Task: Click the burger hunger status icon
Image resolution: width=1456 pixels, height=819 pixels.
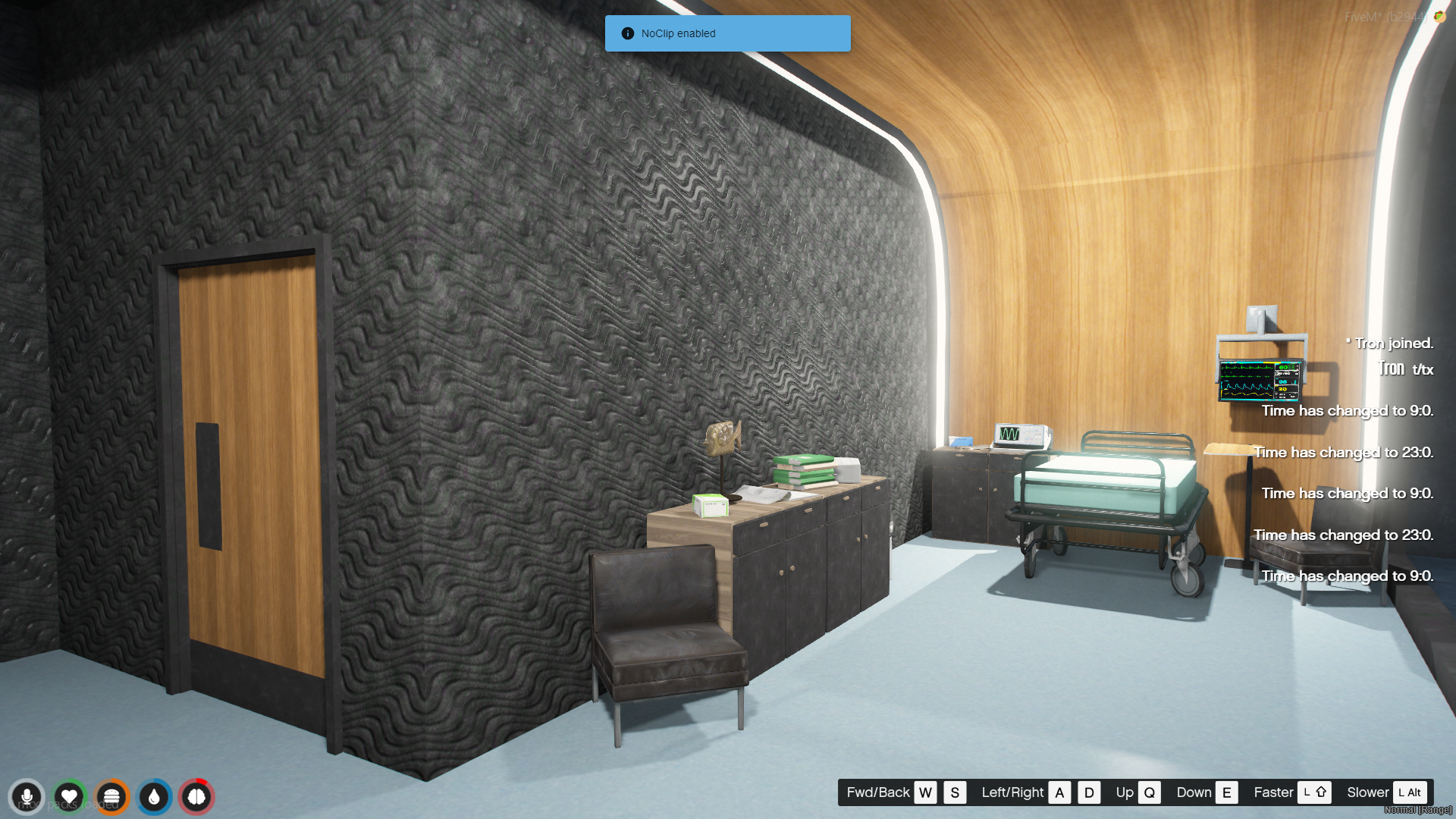Action: pos(111,797)
